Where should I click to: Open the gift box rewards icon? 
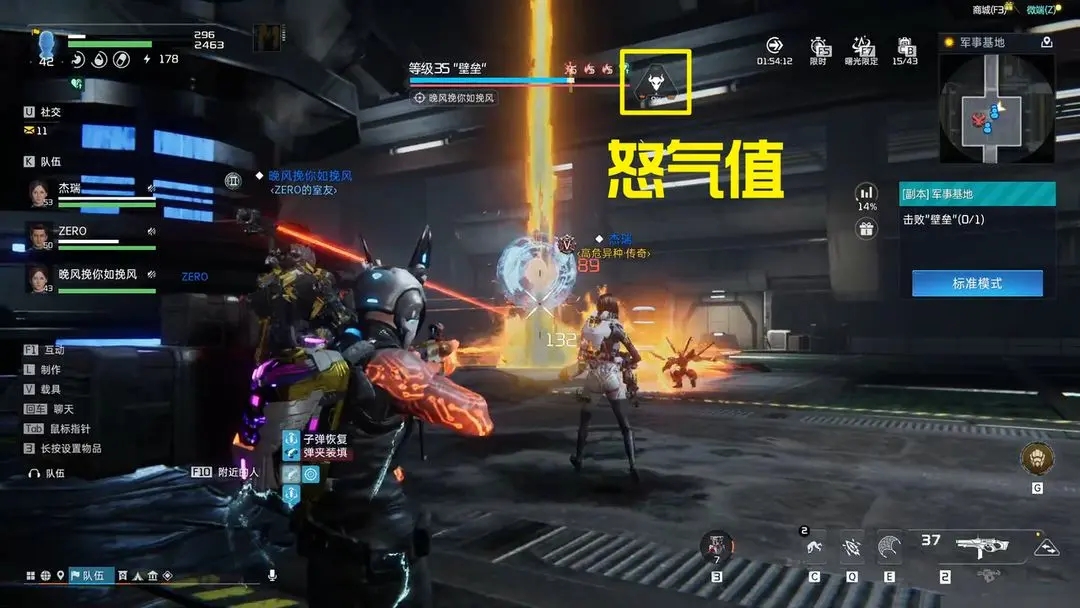click(x=866, y=230)
